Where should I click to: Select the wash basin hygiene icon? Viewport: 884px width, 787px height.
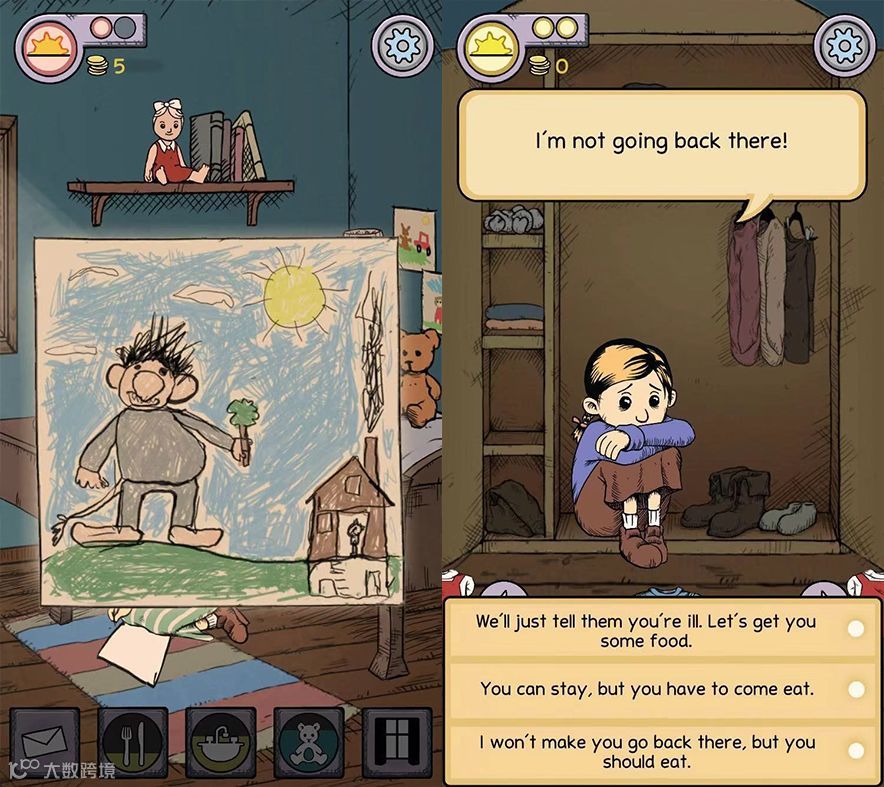(x=221, y=744)
